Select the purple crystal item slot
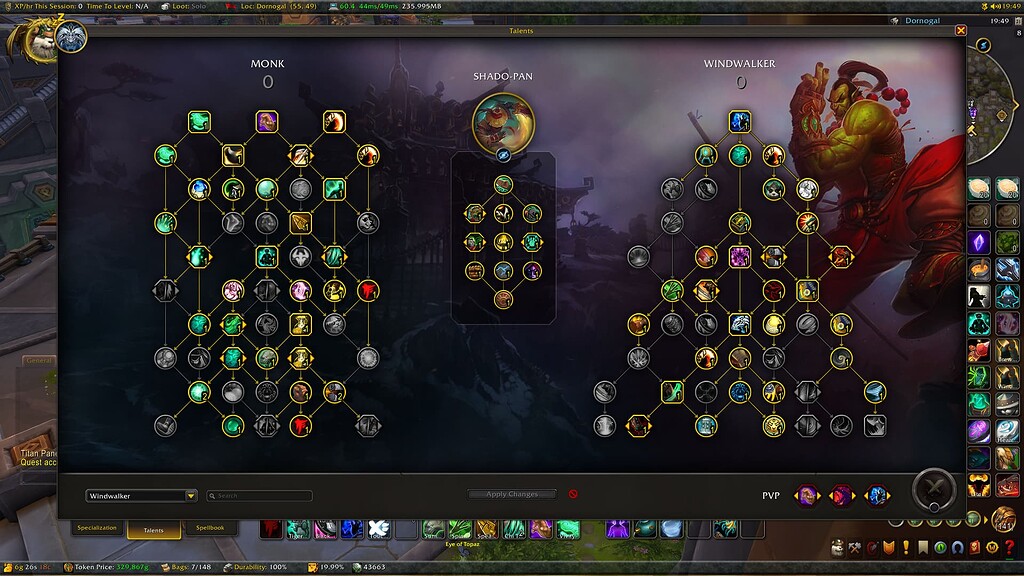Screen dimensions: 1024x576 click(x=979, y=241)
